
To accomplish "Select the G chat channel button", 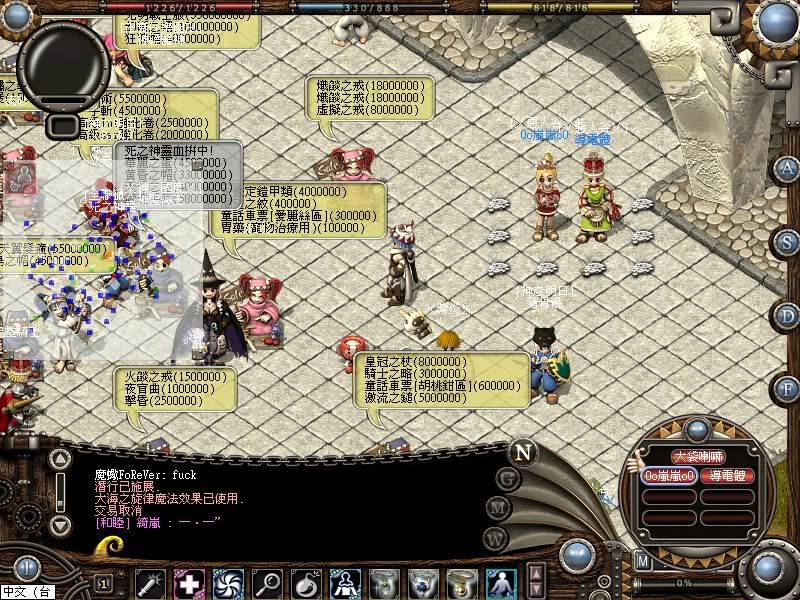I will coord(508,477).
